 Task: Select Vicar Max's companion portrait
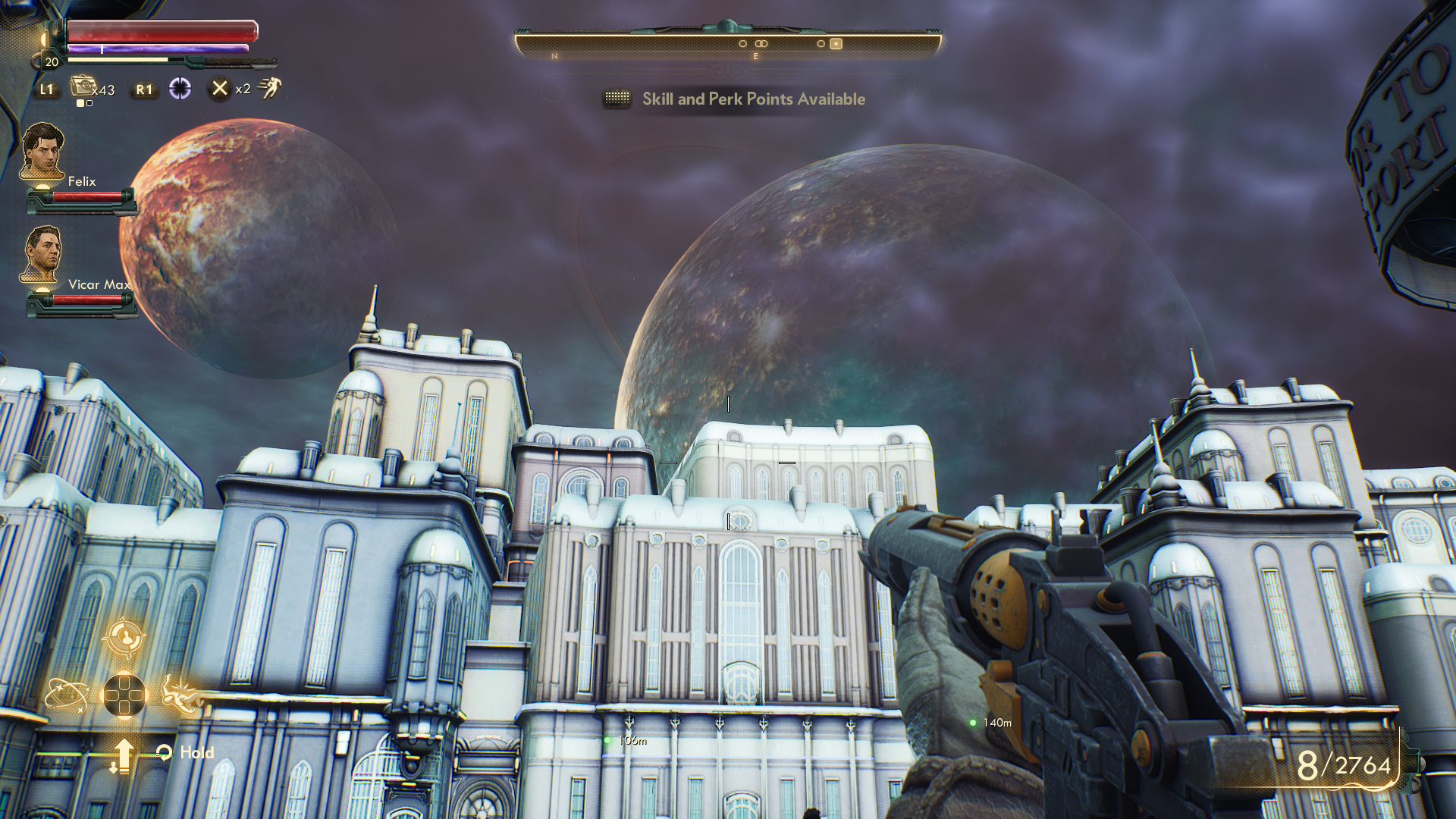42,255
